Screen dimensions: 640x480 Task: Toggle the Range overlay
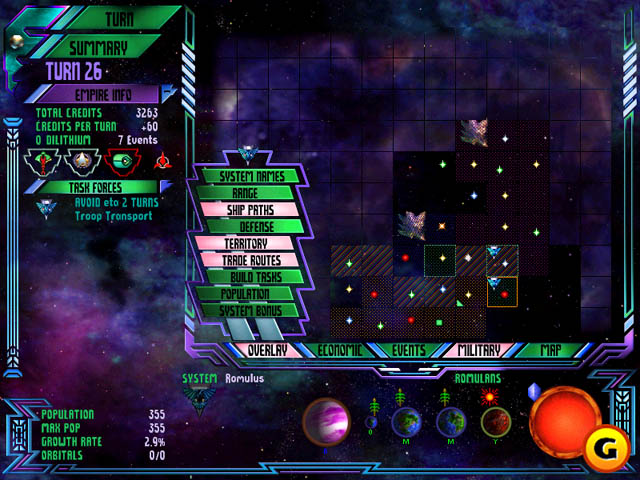(x=245, y=193)
